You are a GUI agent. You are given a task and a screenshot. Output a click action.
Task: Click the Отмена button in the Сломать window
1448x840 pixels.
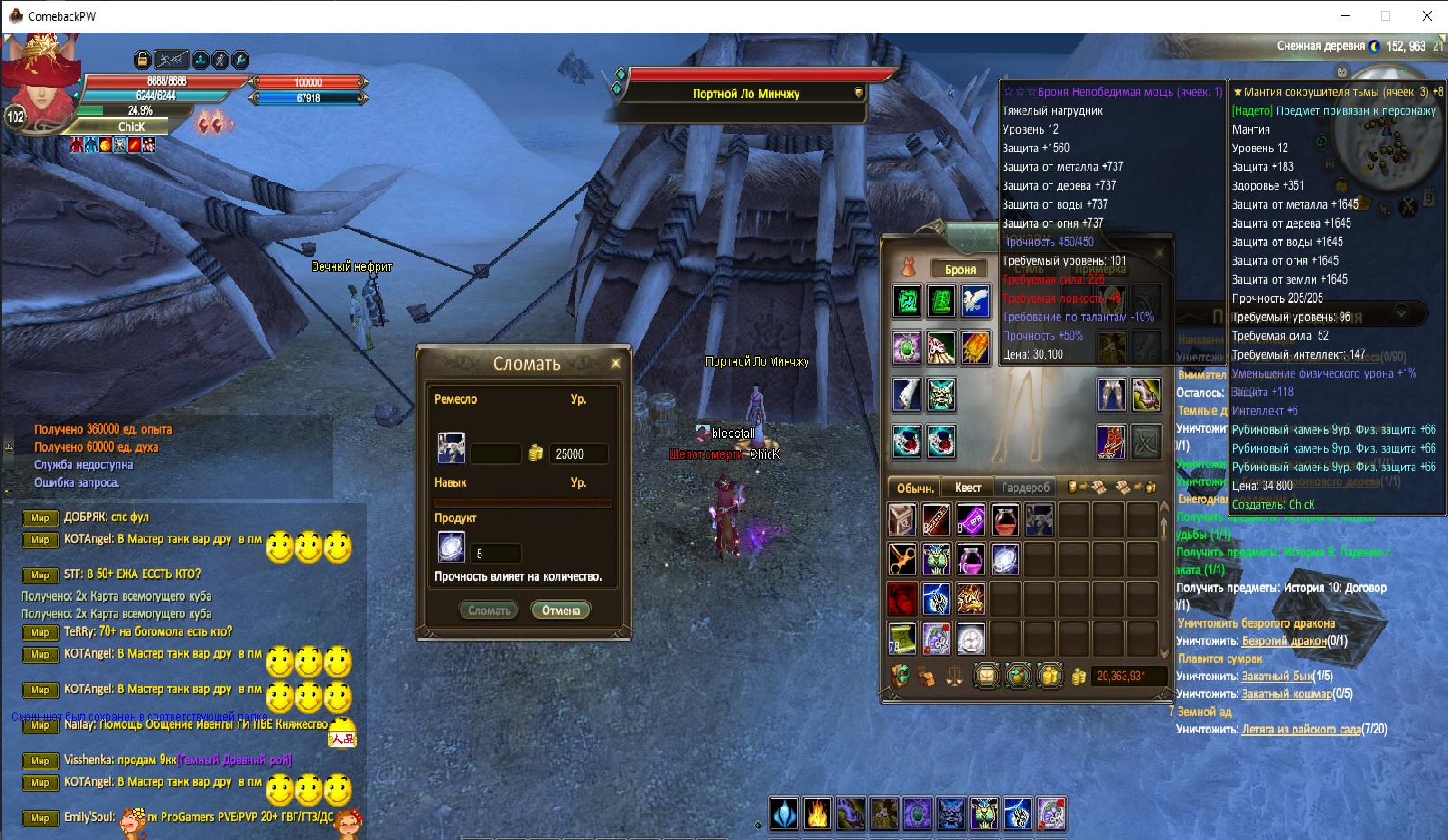click(560, 611)
